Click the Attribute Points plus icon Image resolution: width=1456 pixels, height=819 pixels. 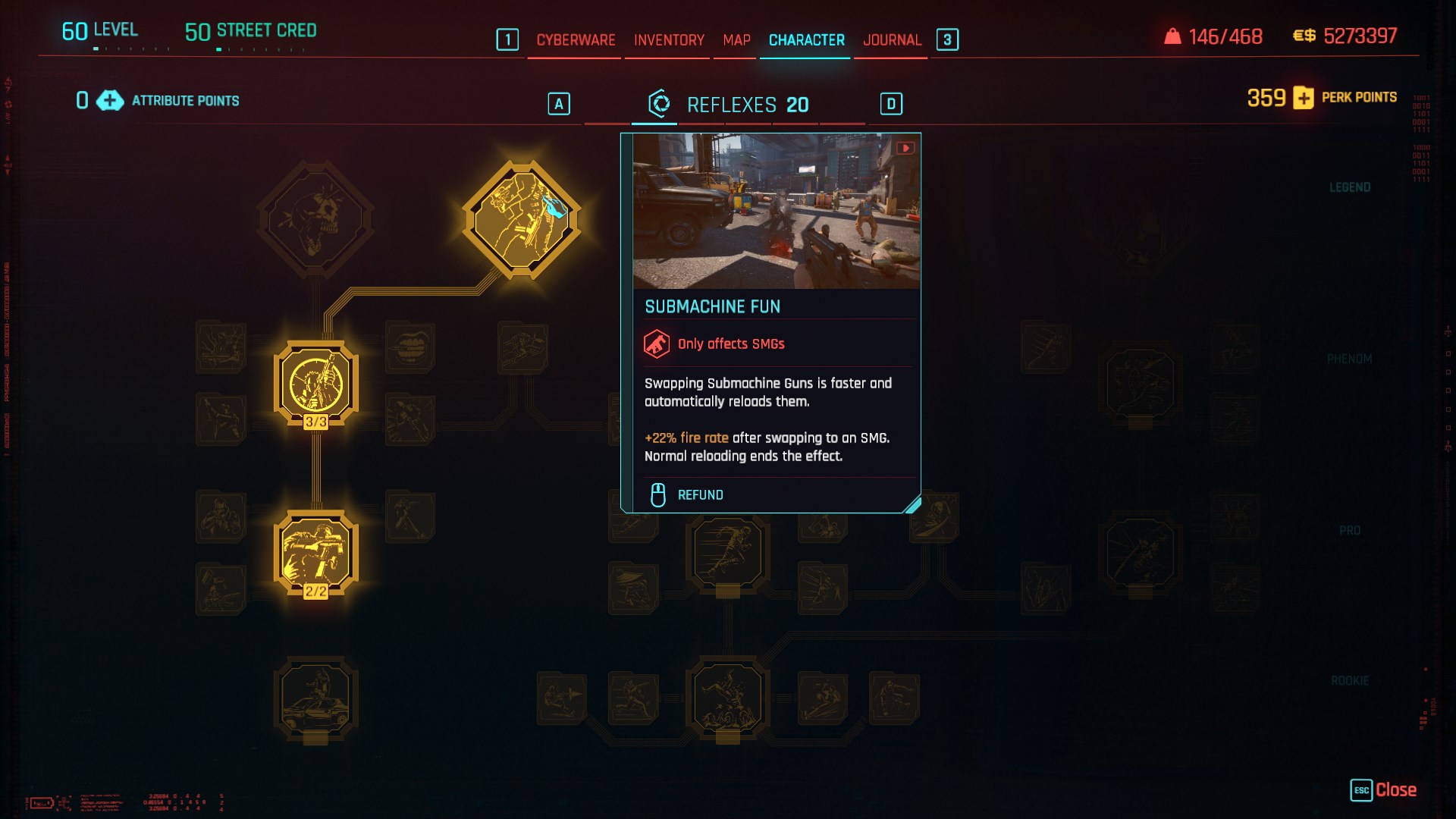pos(110,101)
